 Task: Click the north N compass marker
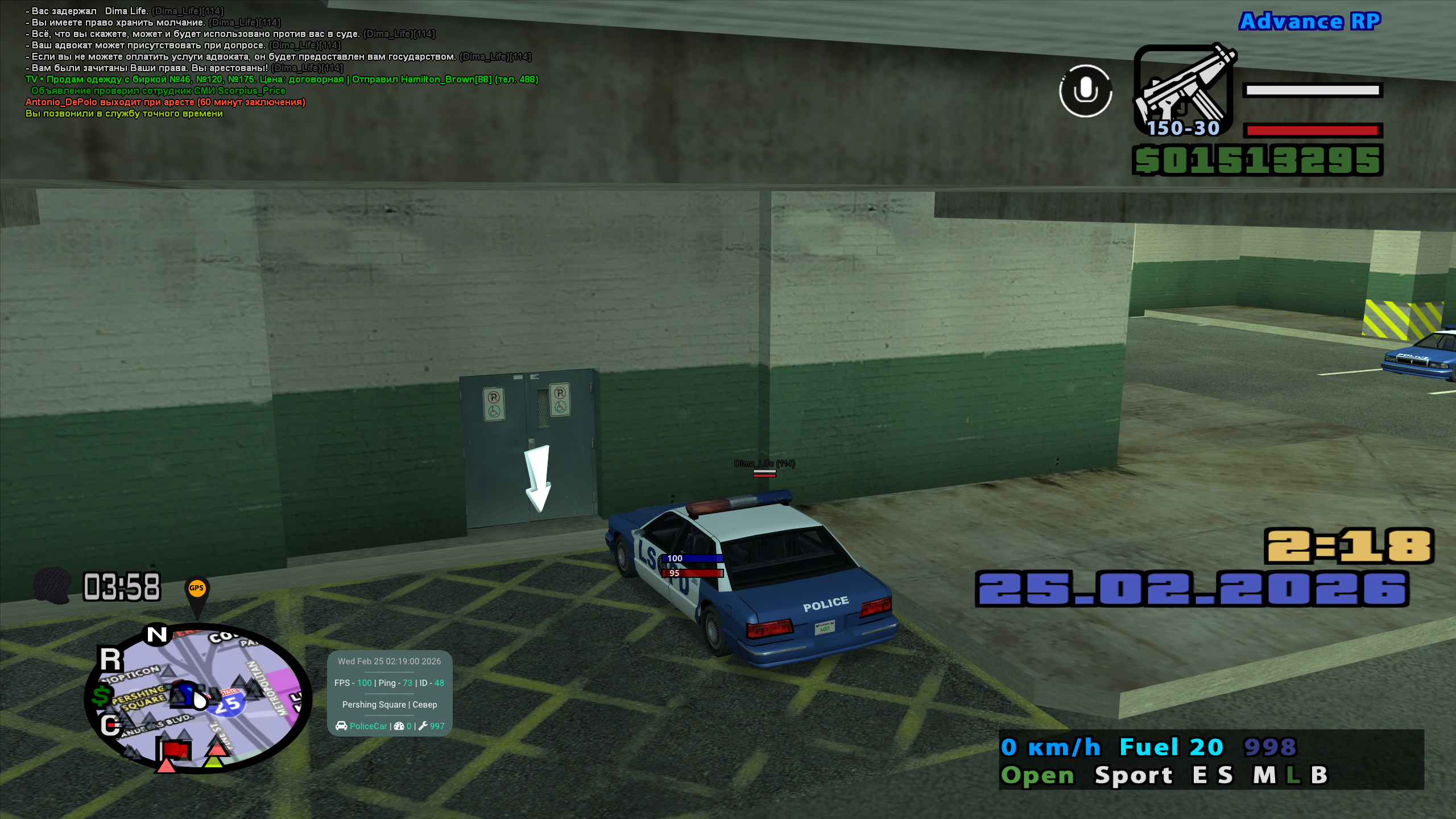(157, 634)
